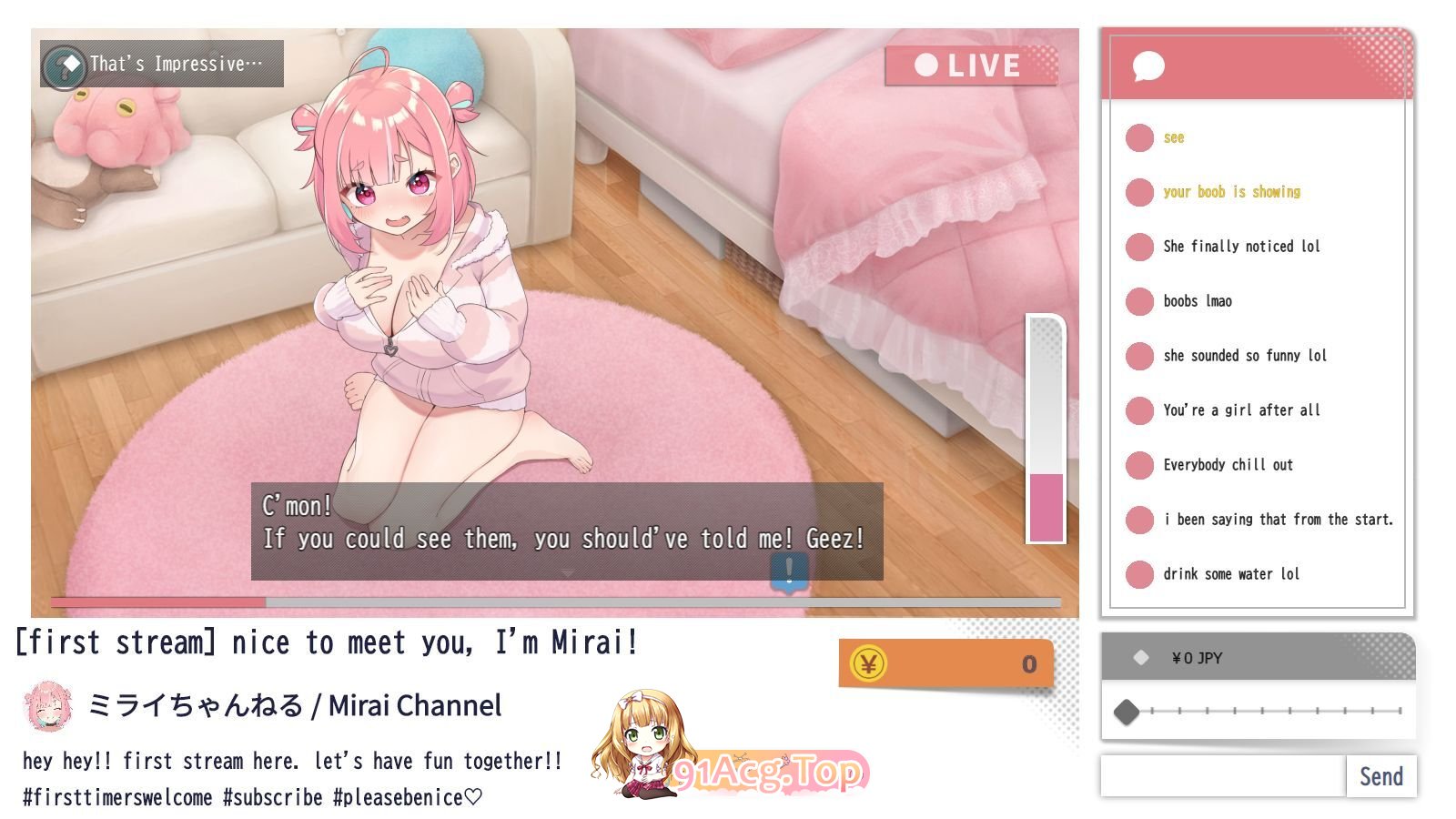The height and width of the screenshot is (819, 1456).
Task: Click the #firsttimerswelcome hashtag
Action: pos(117,797)
